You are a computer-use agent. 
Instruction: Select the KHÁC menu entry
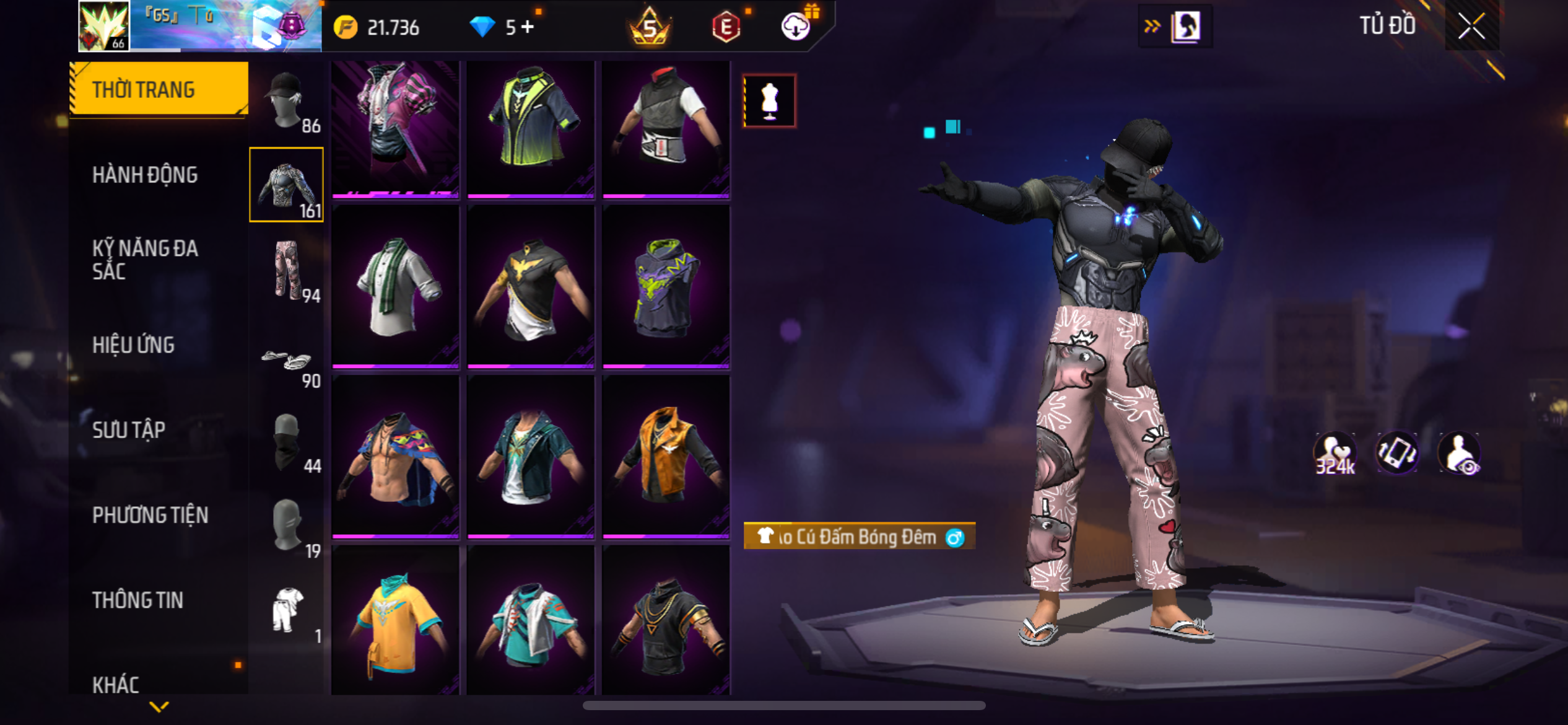click(x=116, y=685)
